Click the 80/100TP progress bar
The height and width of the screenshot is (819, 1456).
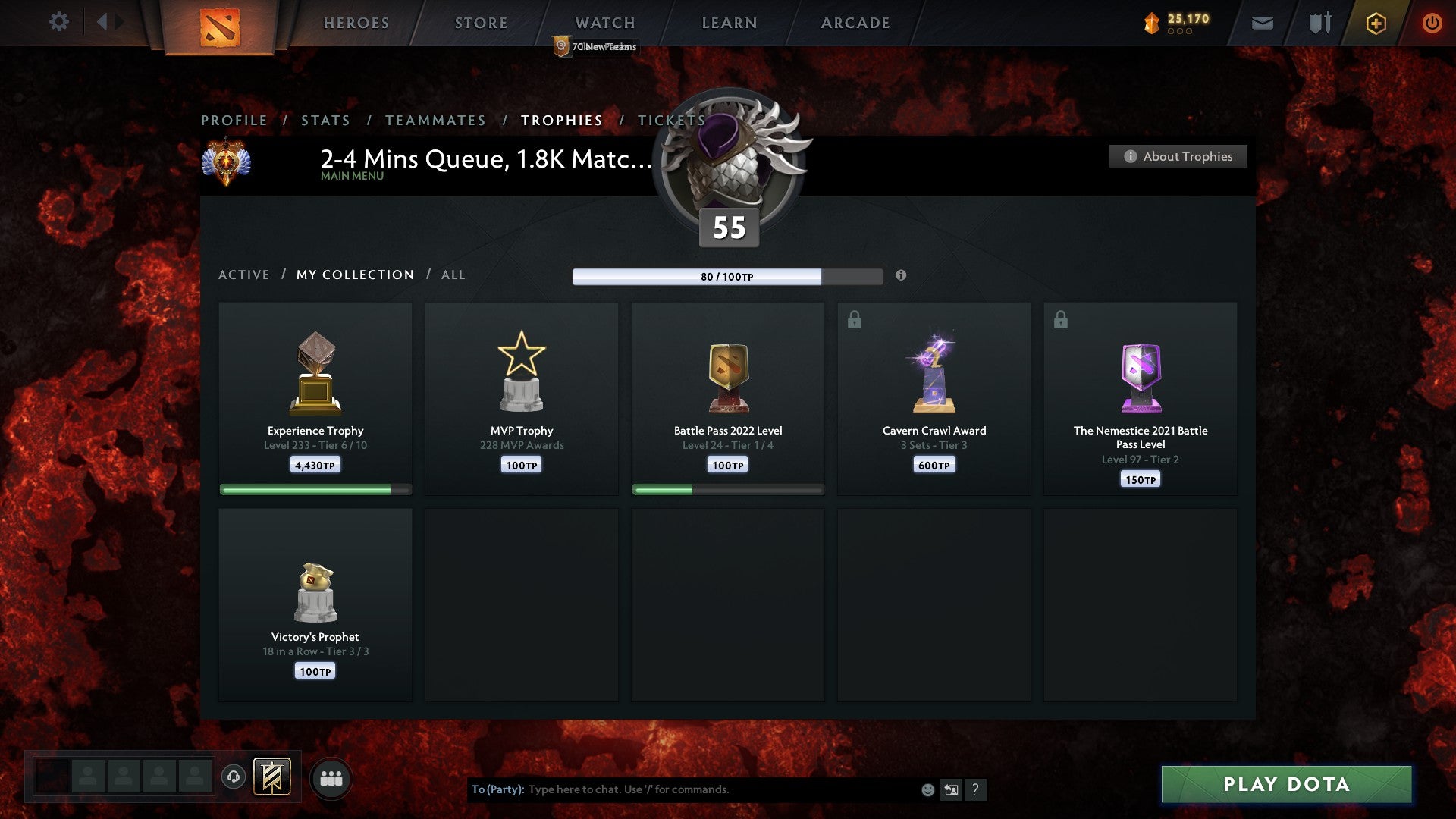point(728,277)
